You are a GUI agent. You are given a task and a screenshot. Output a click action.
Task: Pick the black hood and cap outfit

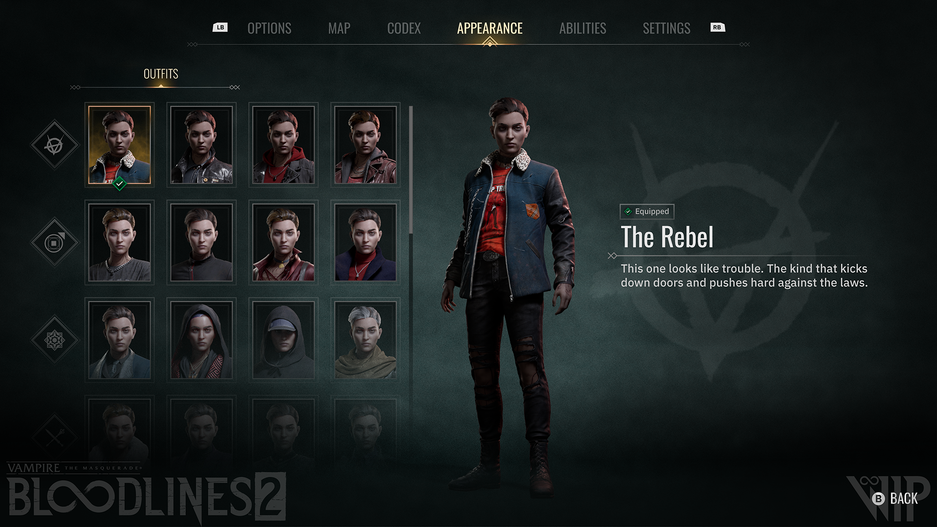(x=284, y=340)
